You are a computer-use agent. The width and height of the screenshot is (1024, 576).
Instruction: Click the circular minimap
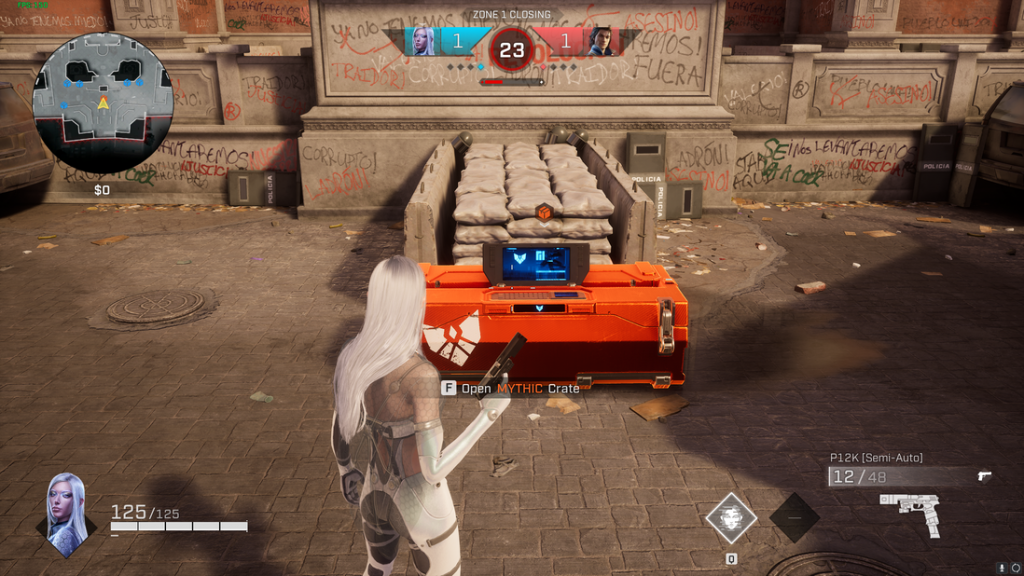(103, 102)
